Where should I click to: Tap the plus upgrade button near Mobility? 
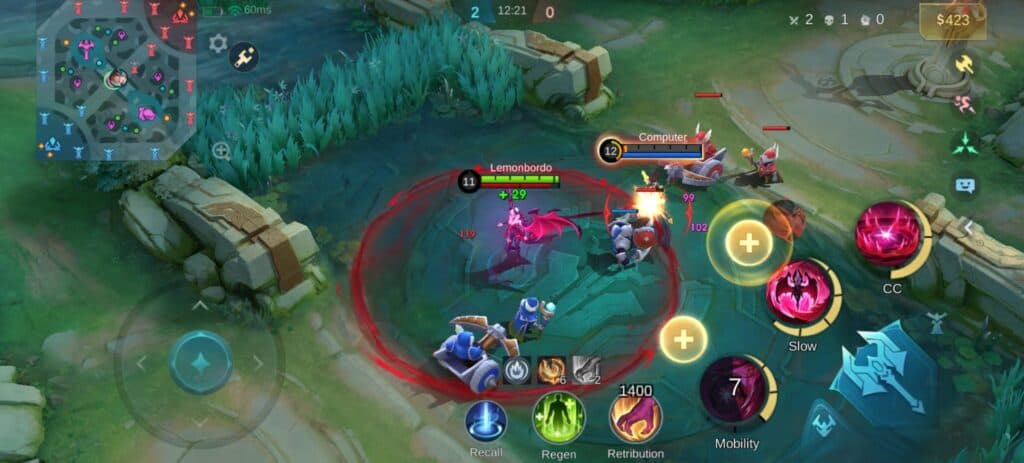pyautogui.click(x=684, y=340)
